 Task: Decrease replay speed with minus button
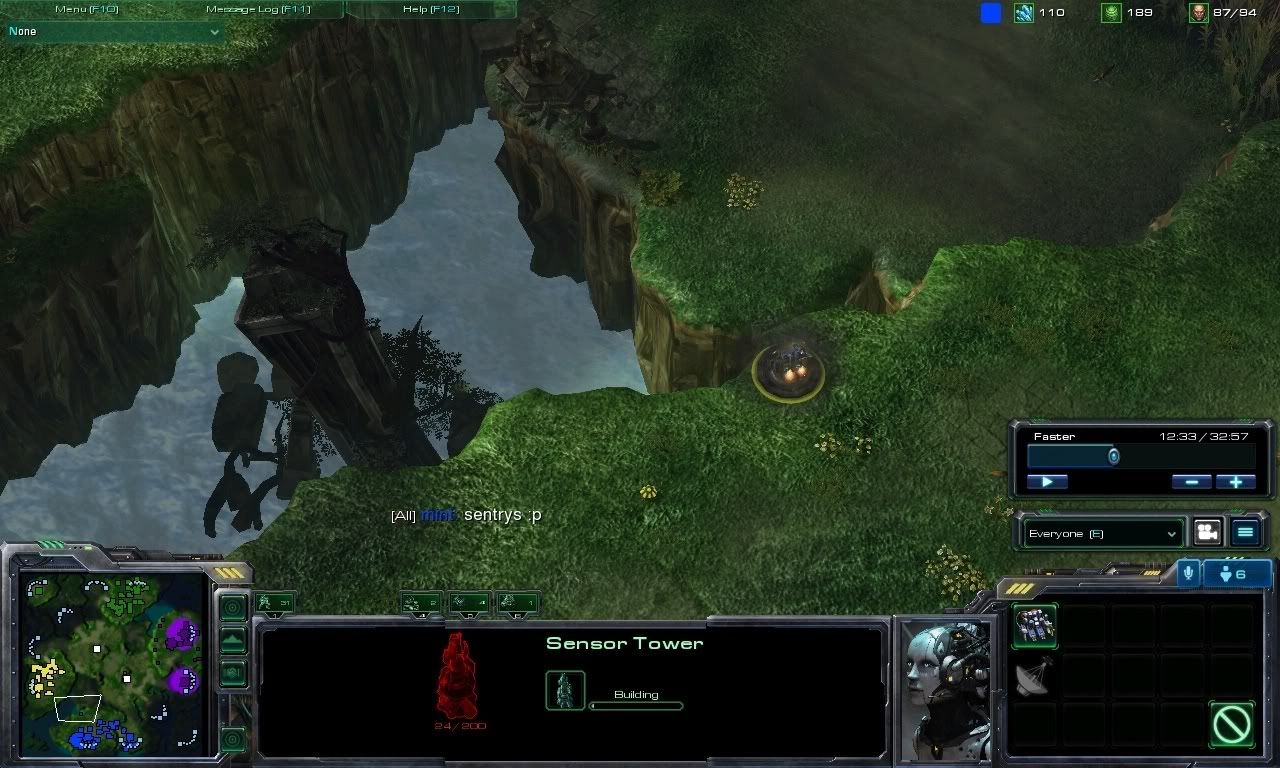[1191, 482]
